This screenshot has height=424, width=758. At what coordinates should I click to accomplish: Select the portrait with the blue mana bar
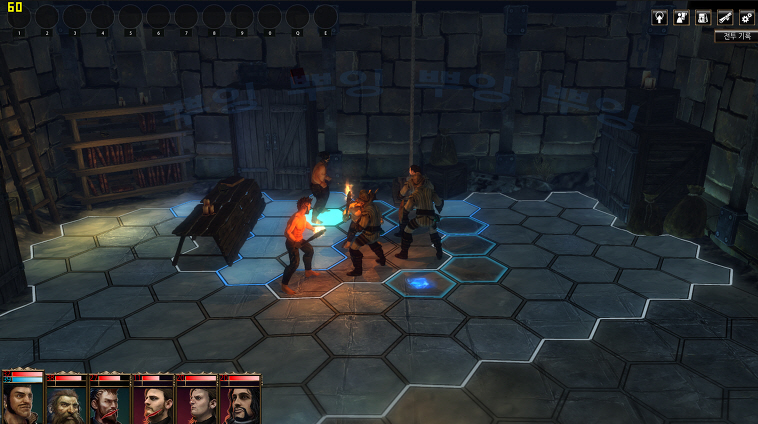pyautogui.click(x=22, y=402)
